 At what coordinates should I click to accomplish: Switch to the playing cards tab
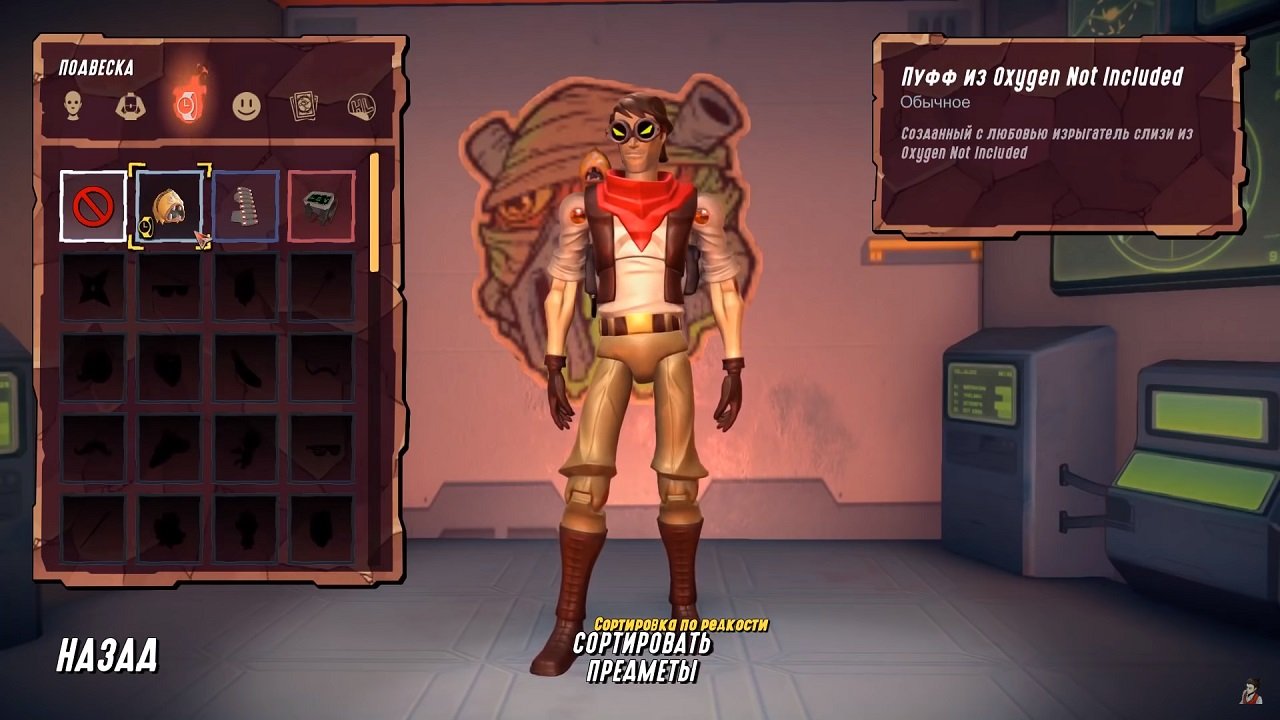(303, 106)
